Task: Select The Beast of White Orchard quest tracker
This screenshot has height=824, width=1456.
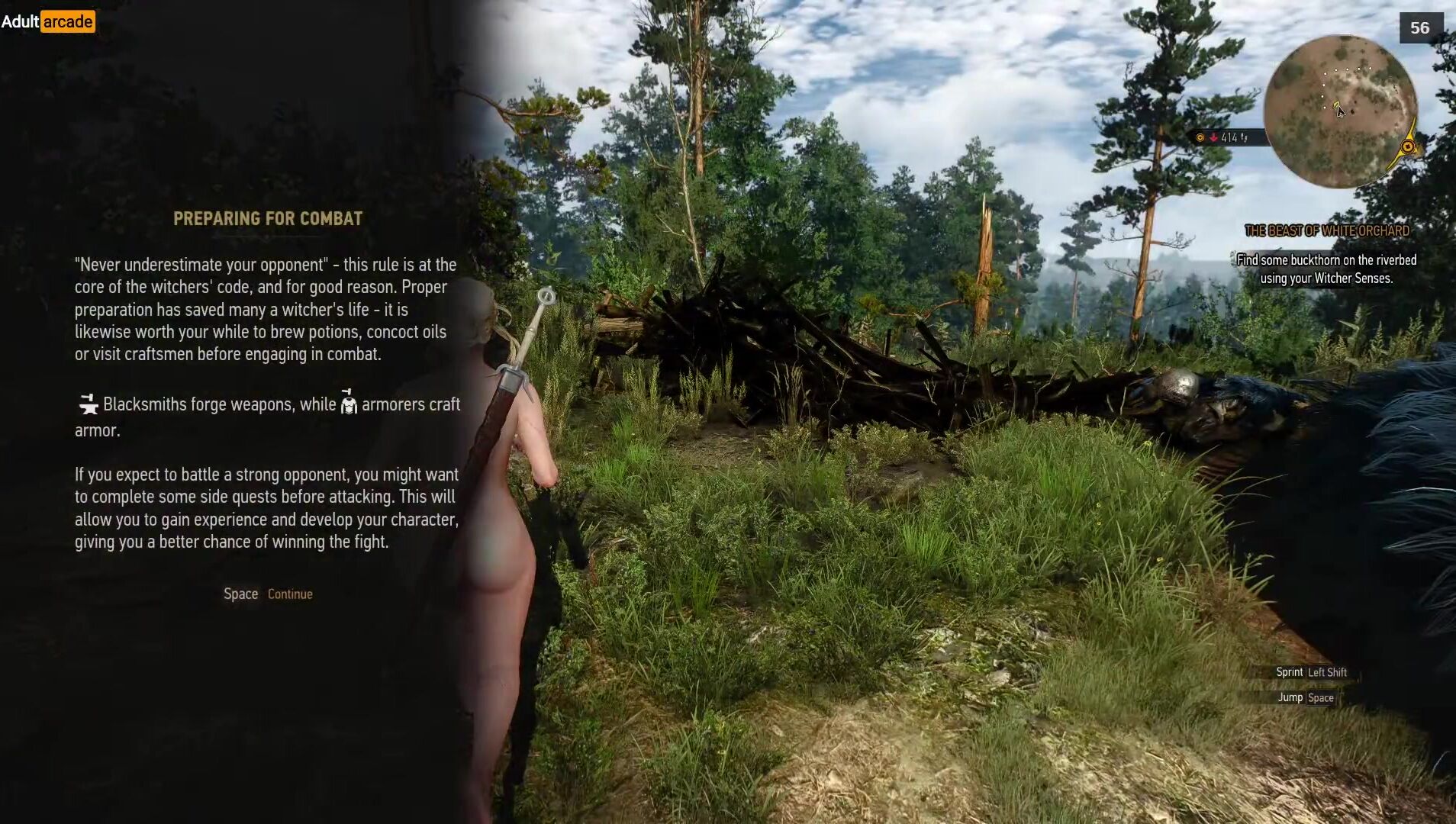Action: coord(1326,230)
